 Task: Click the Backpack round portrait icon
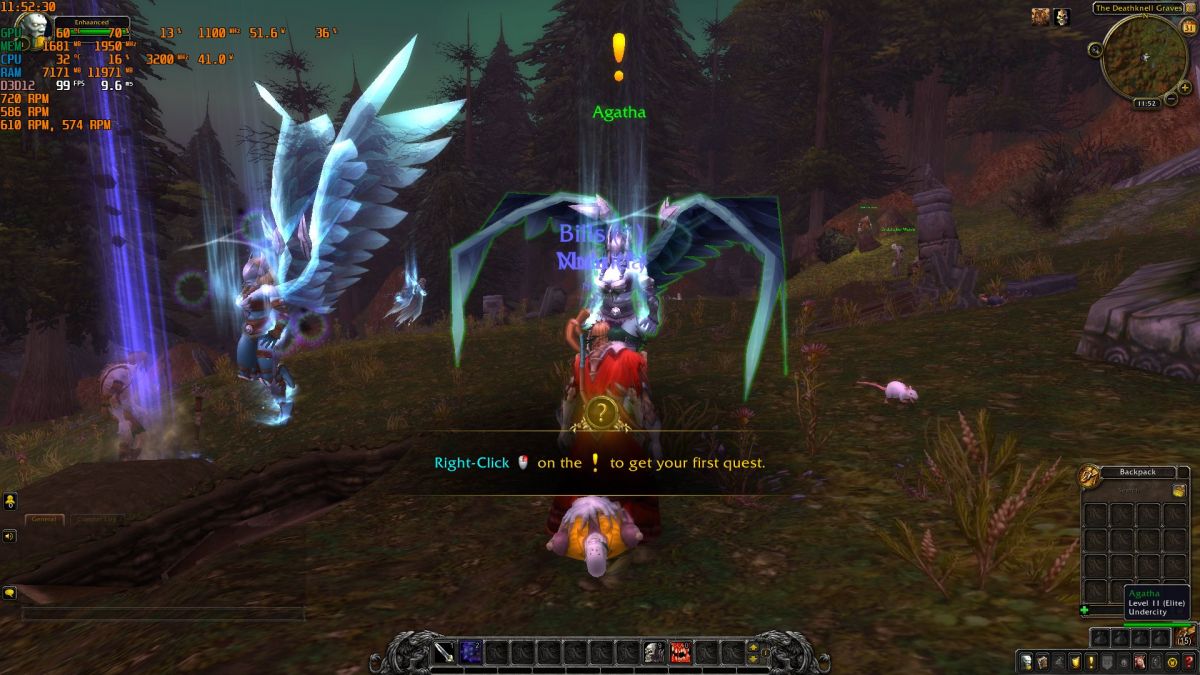pos(1089,477)
